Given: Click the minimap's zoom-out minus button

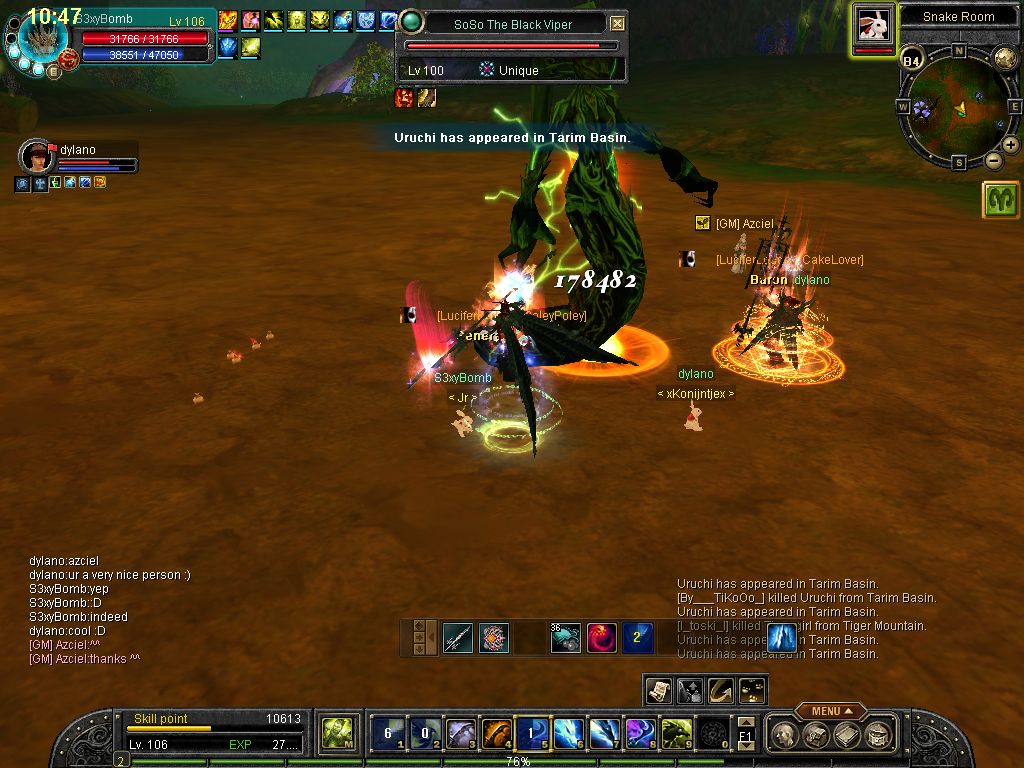Looking at the screenshot, I should click(x=994, y=160).
